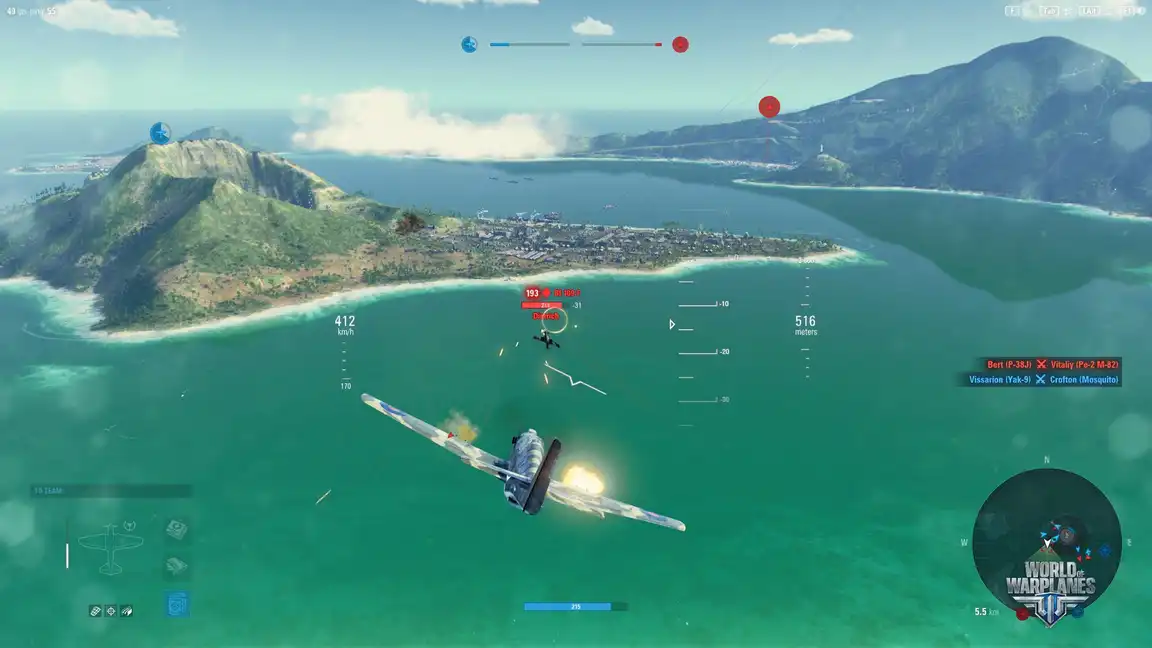Screen dimensions: 1152x648
Task: Select the Vissarion (Yak-9) kill feed entry
Action: [x=1000, y=380]
